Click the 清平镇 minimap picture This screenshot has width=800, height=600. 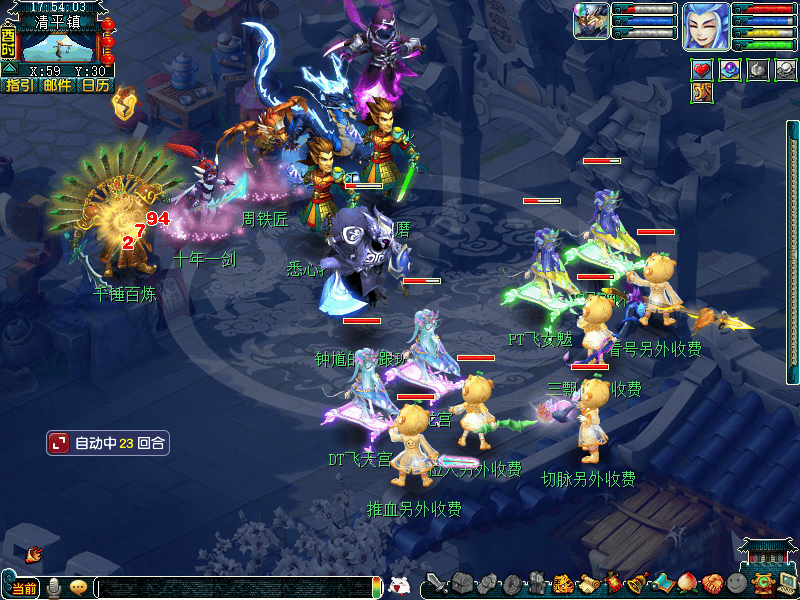tap(58, 46)
